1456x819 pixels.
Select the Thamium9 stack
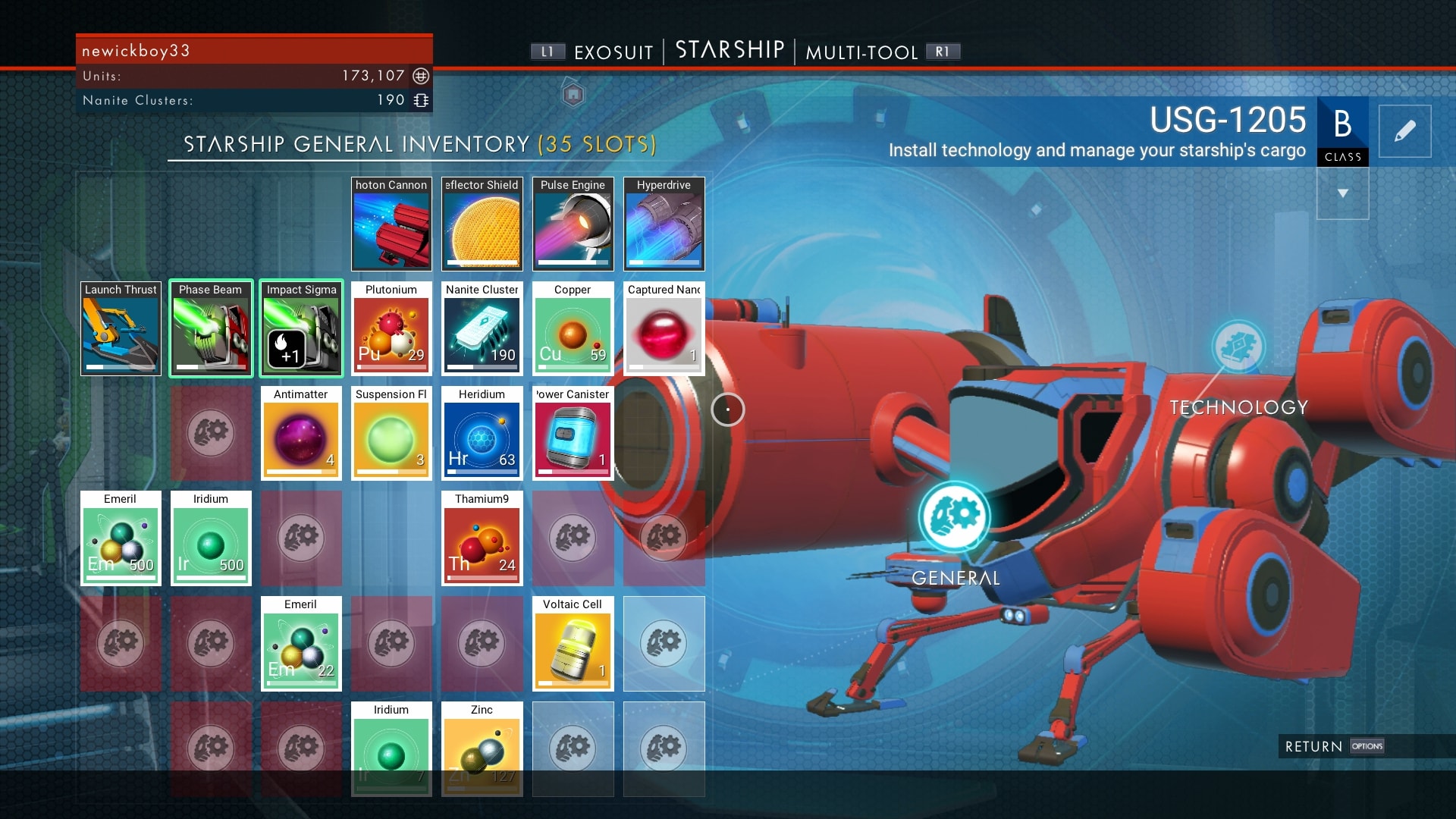tap(482, 538)
